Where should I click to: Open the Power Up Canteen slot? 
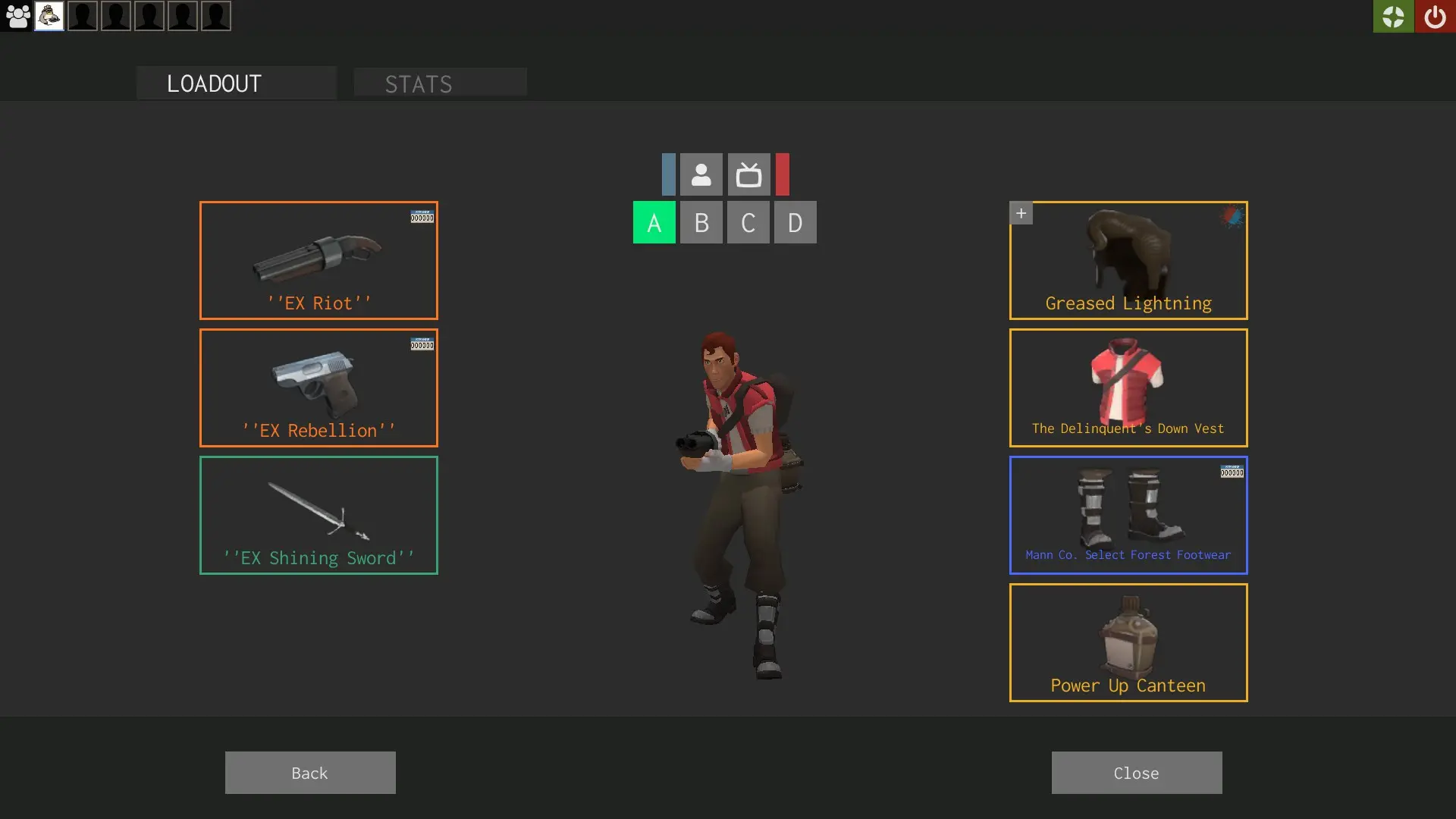[x=1128, y=642]
